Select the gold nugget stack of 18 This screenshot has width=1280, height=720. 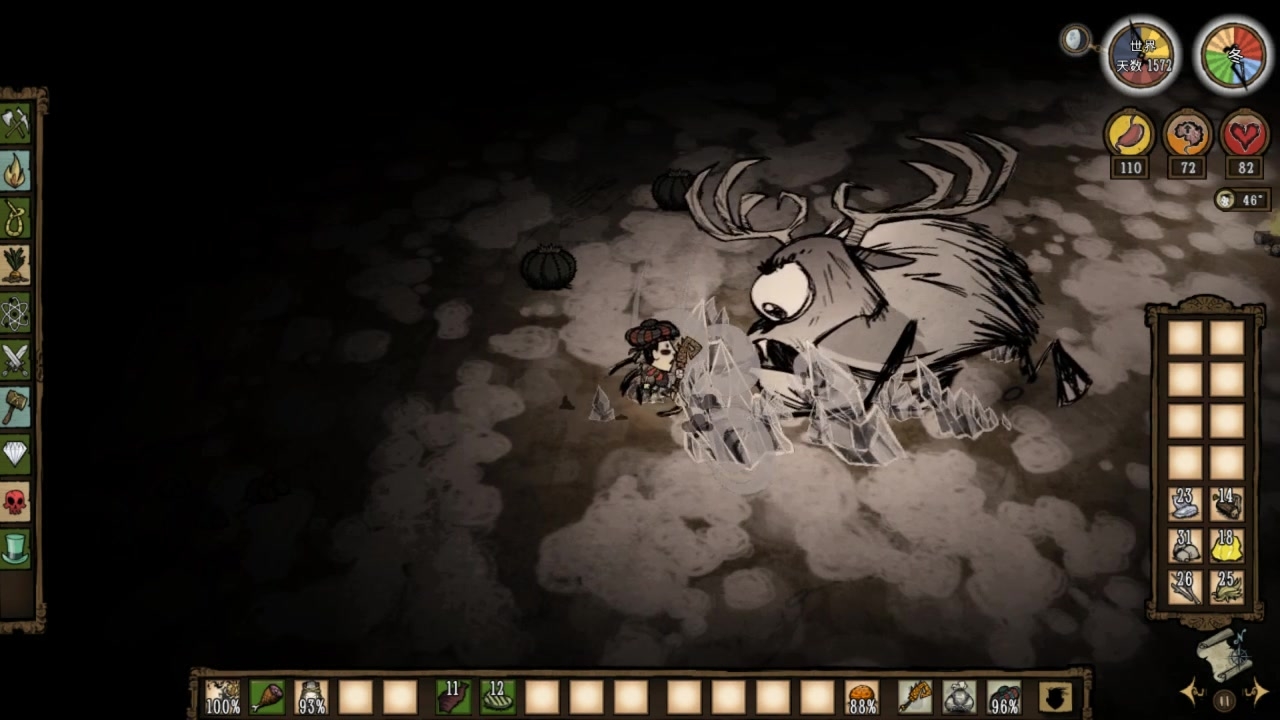tap(1227, 546)
